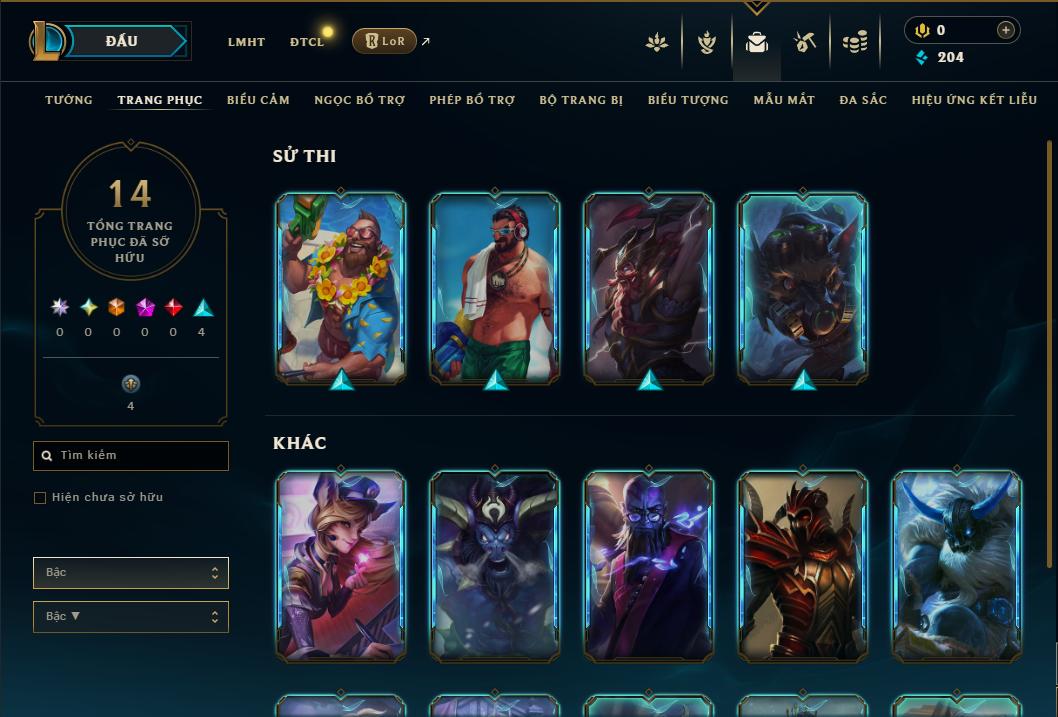Select the flower-lei pool party skin card

click(x=341, y=287)
